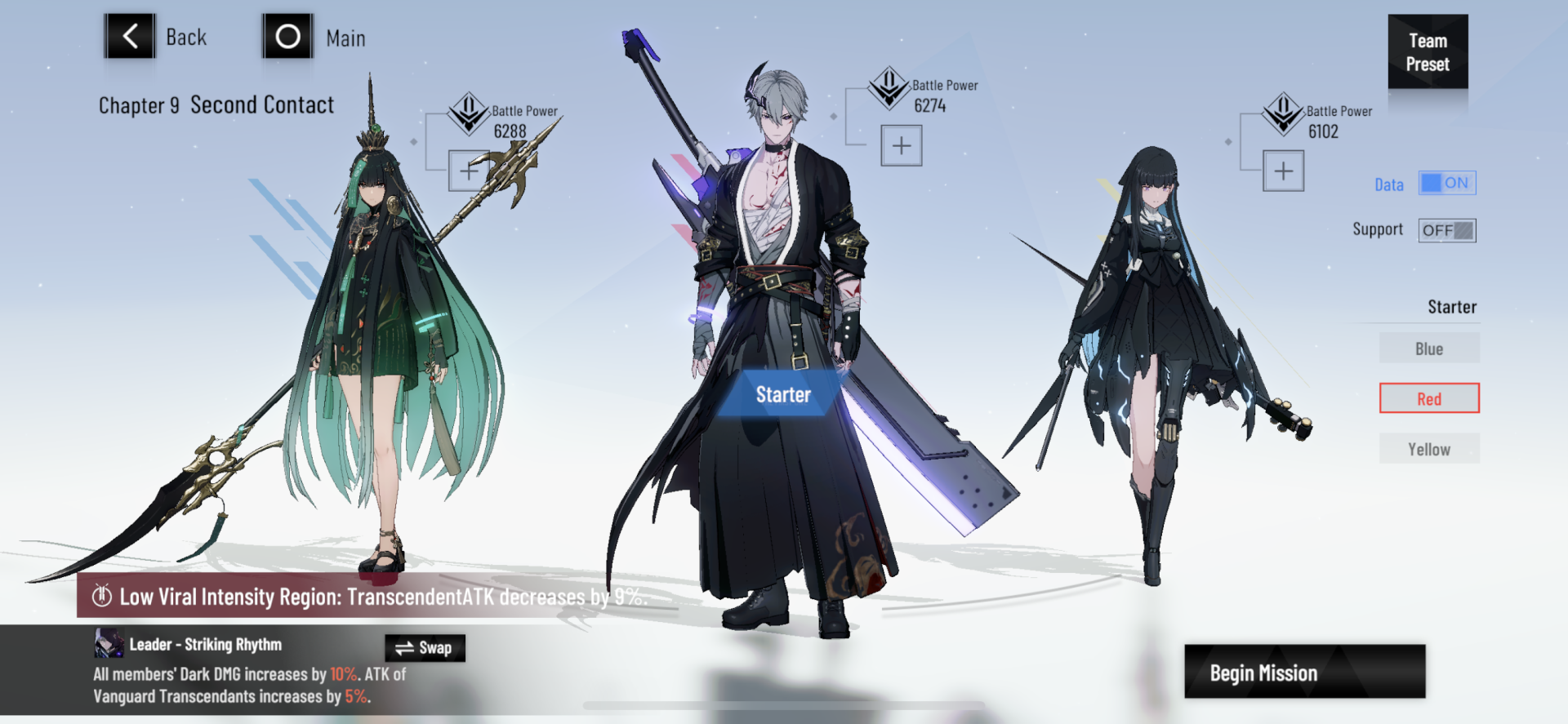Image resolution: width=1568 pixels, height=724 pixels.
Task: Click the Chapter 9 Second Contact title
Action: tap(216, 104)
